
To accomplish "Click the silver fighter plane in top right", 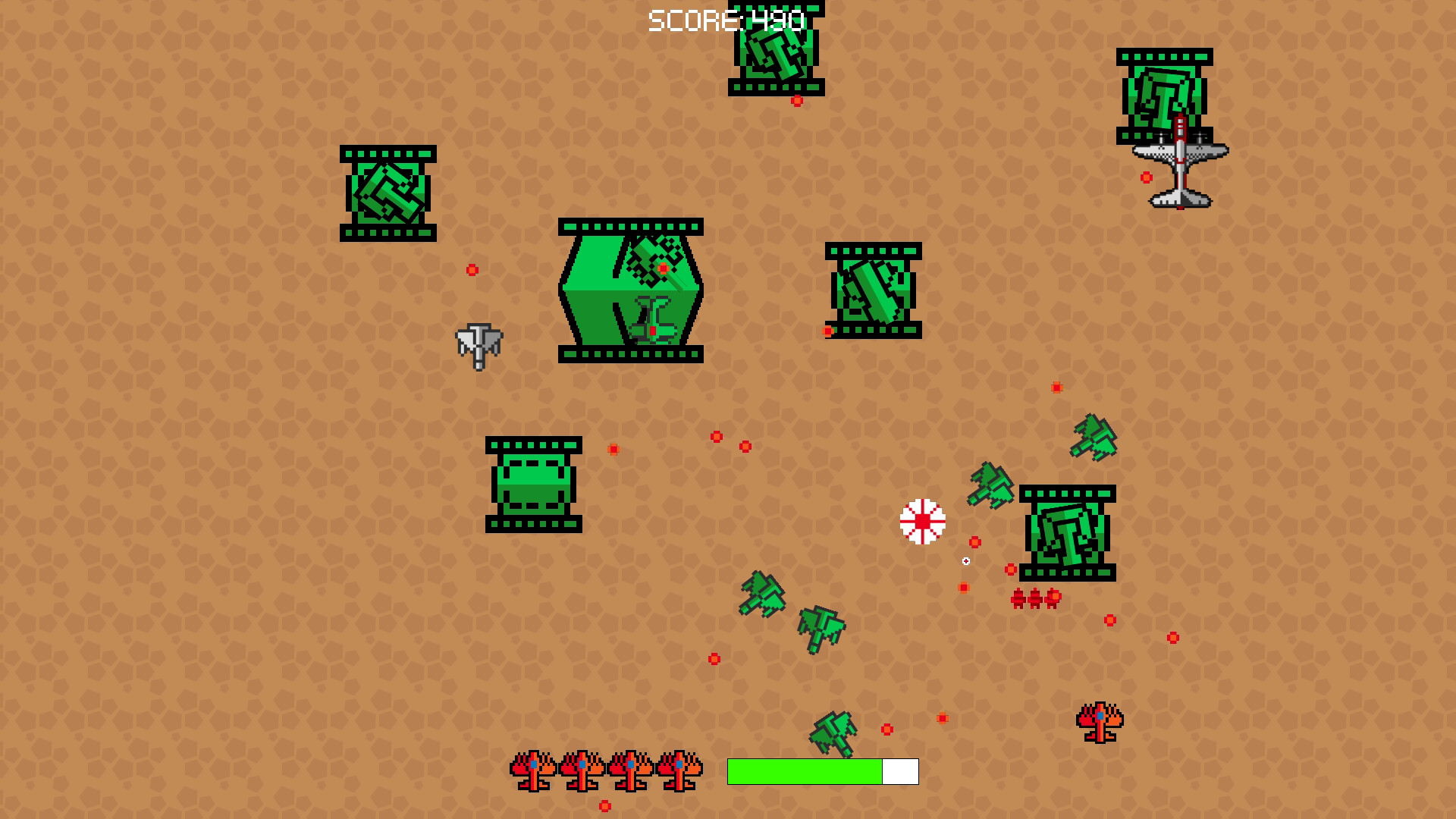I will (1181, 163).
